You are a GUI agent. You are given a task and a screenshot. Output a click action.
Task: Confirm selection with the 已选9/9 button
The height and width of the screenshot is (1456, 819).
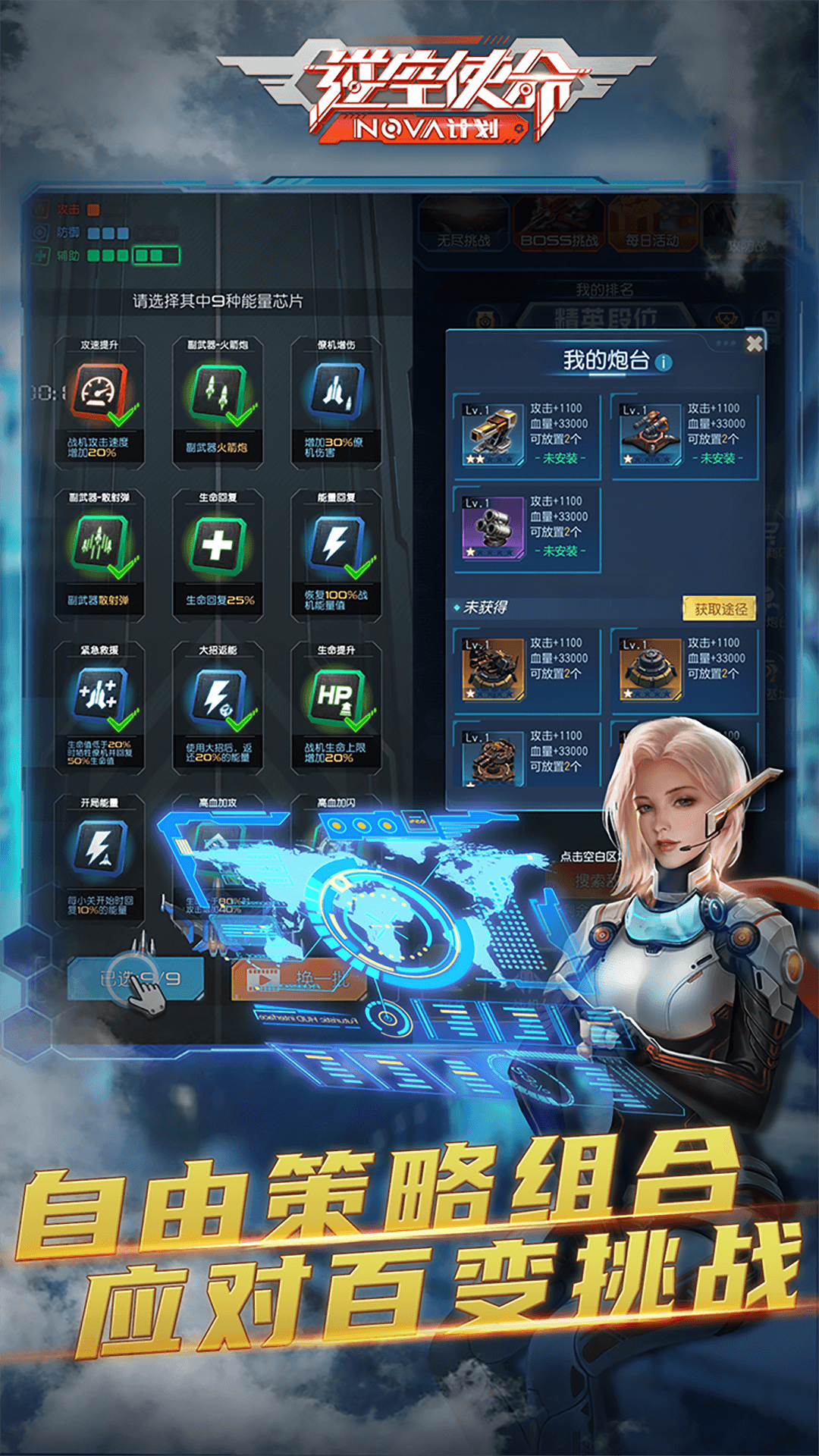pyautogui.click(x=136, y=978)
